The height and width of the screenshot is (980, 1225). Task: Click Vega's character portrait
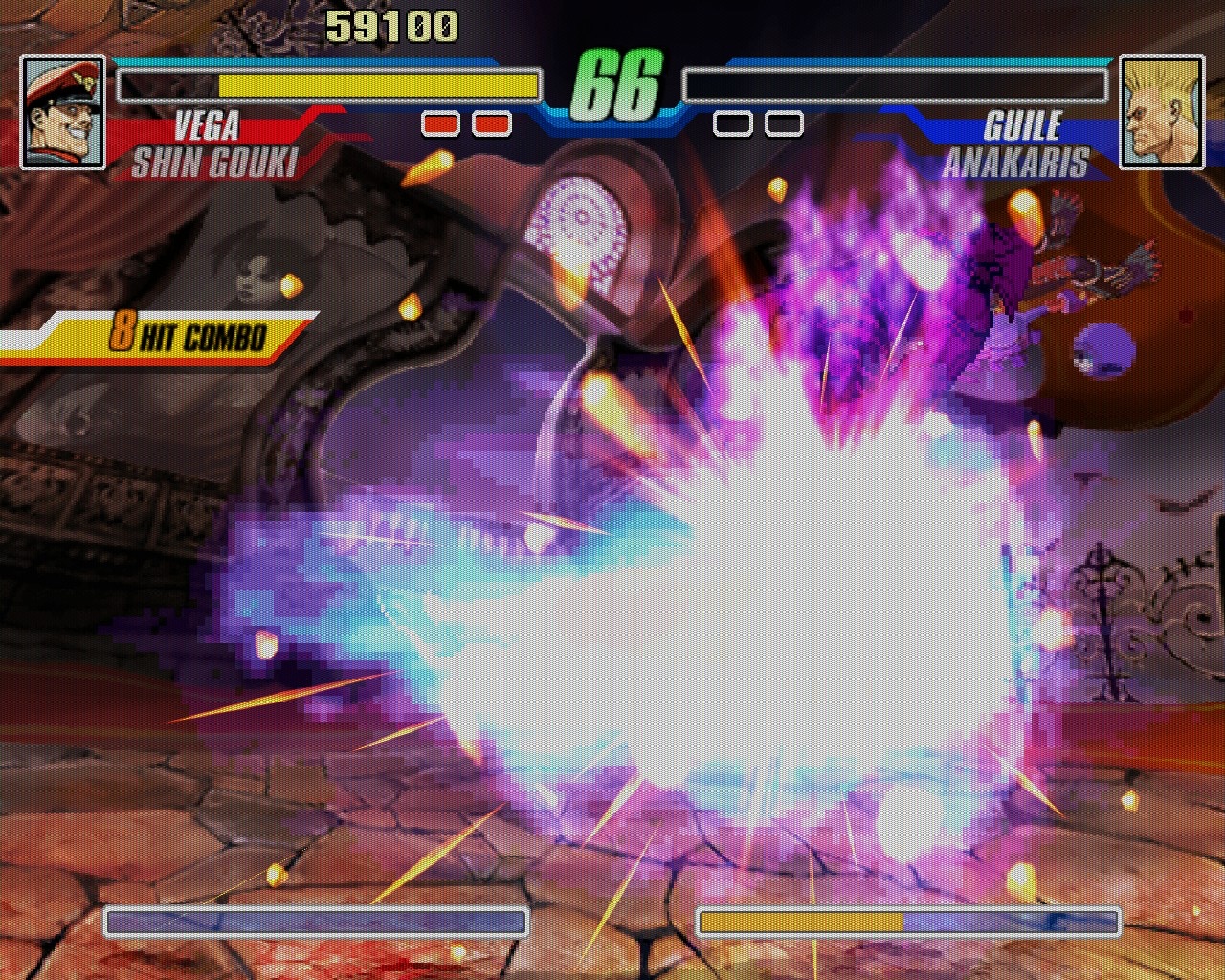(x=61, y=110)
